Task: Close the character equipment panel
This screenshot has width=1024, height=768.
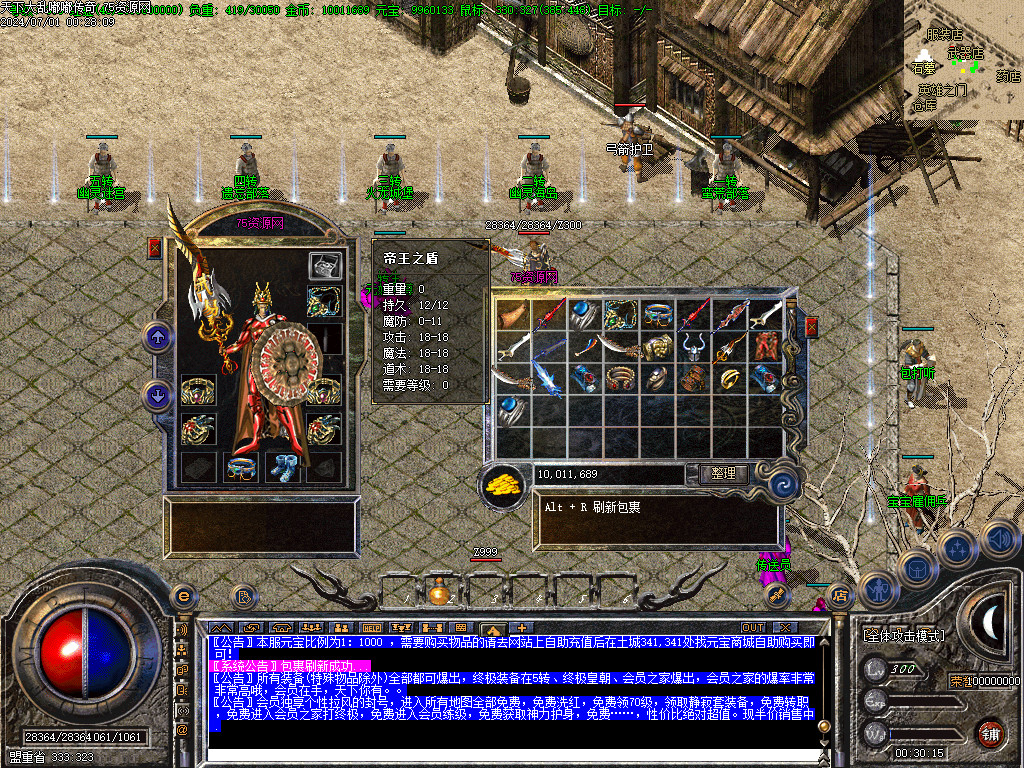Action: [x=155, y=248]
